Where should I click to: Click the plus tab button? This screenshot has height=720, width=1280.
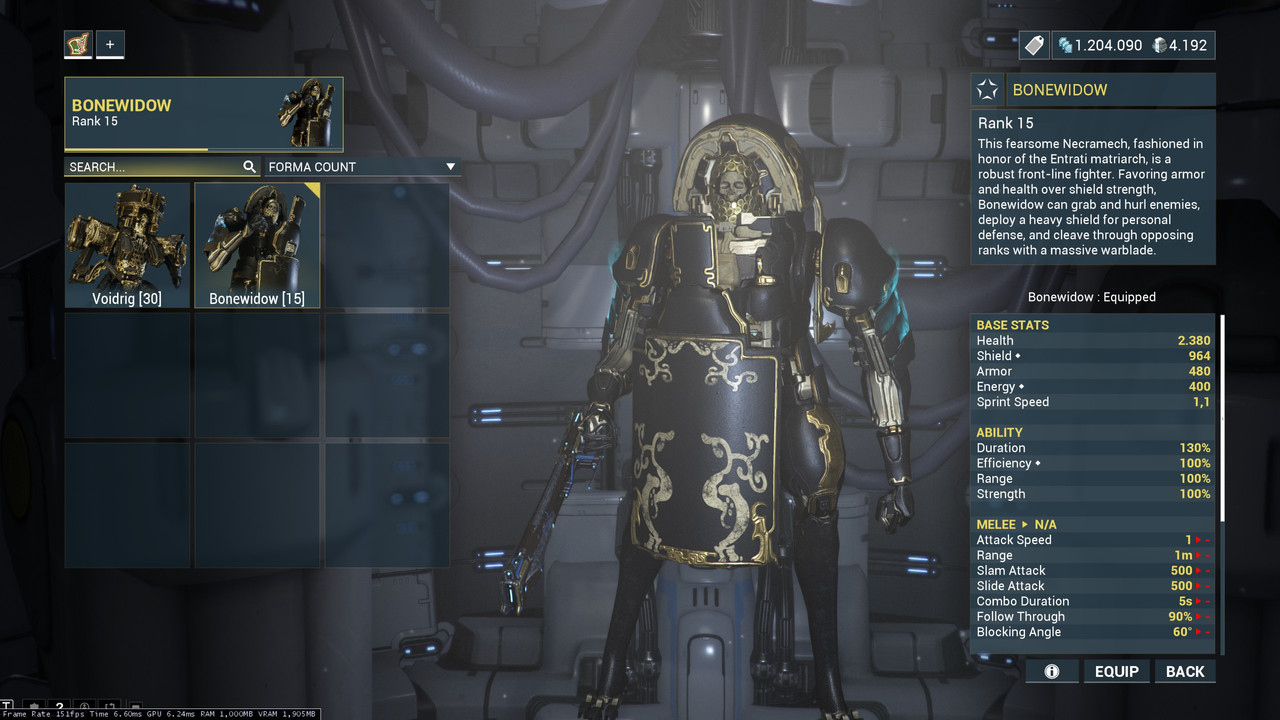(x=110, y=44)
